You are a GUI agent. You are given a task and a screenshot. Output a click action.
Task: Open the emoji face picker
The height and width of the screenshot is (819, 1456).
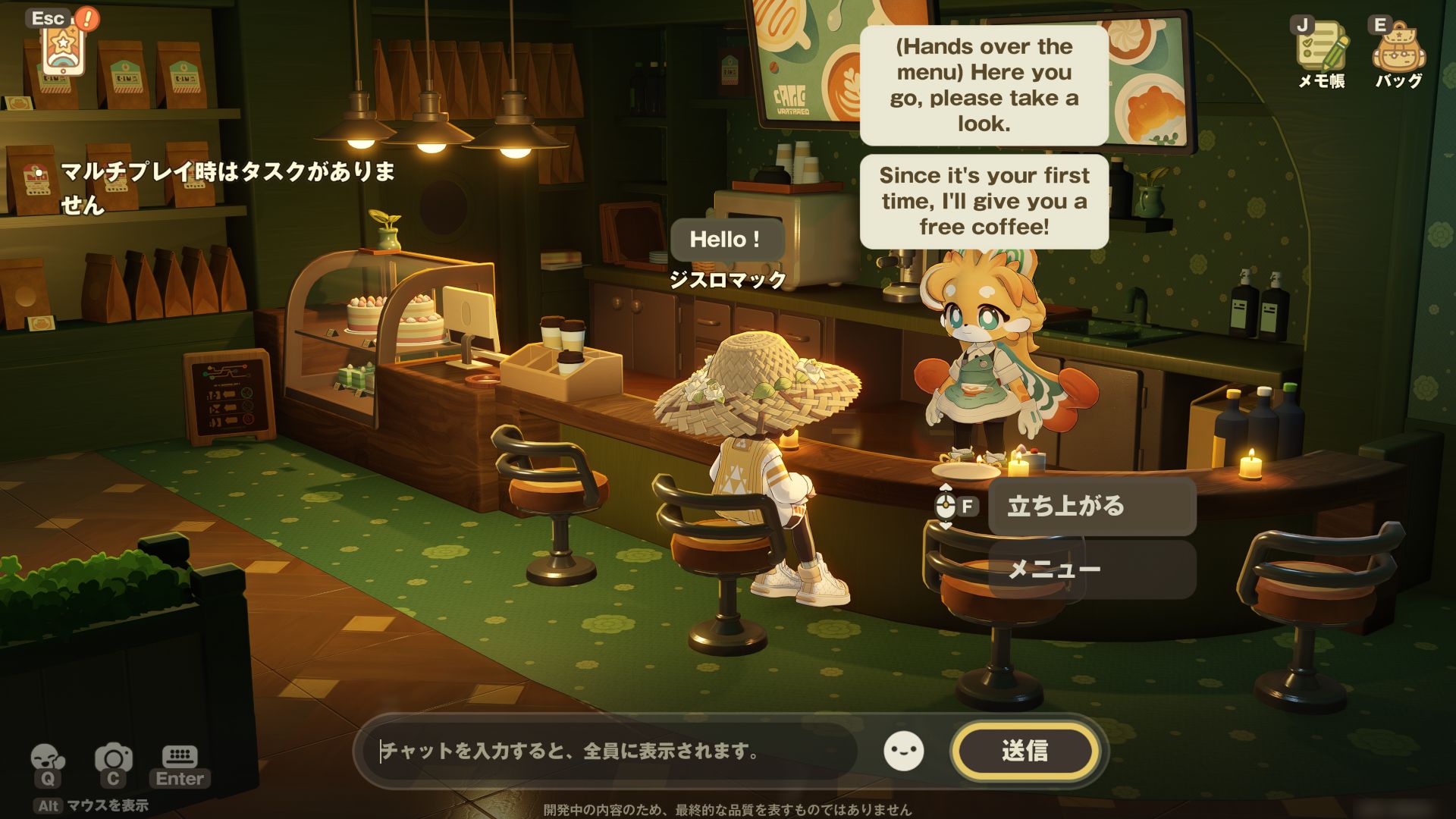904,752
